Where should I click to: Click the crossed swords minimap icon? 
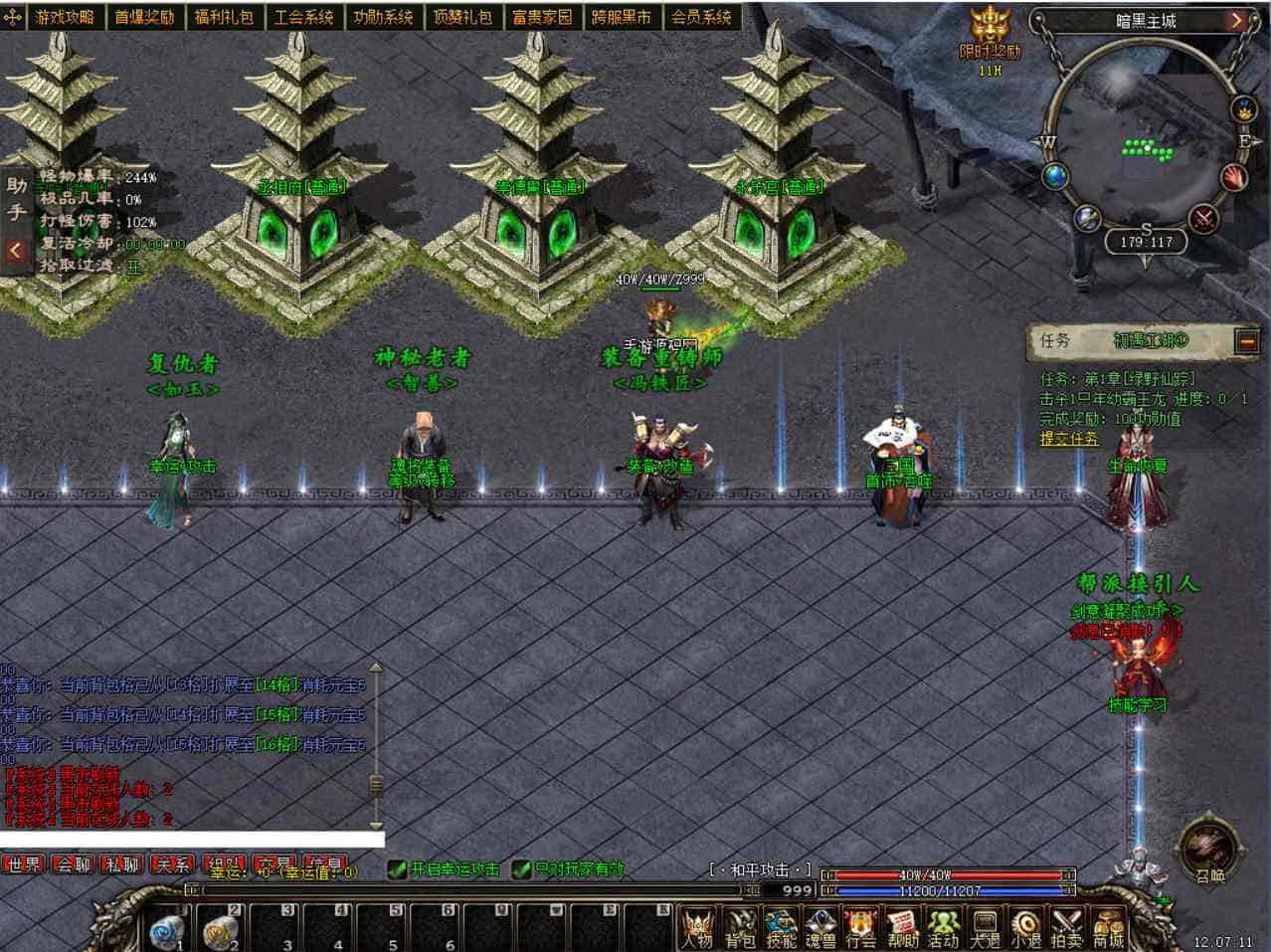1204,218
